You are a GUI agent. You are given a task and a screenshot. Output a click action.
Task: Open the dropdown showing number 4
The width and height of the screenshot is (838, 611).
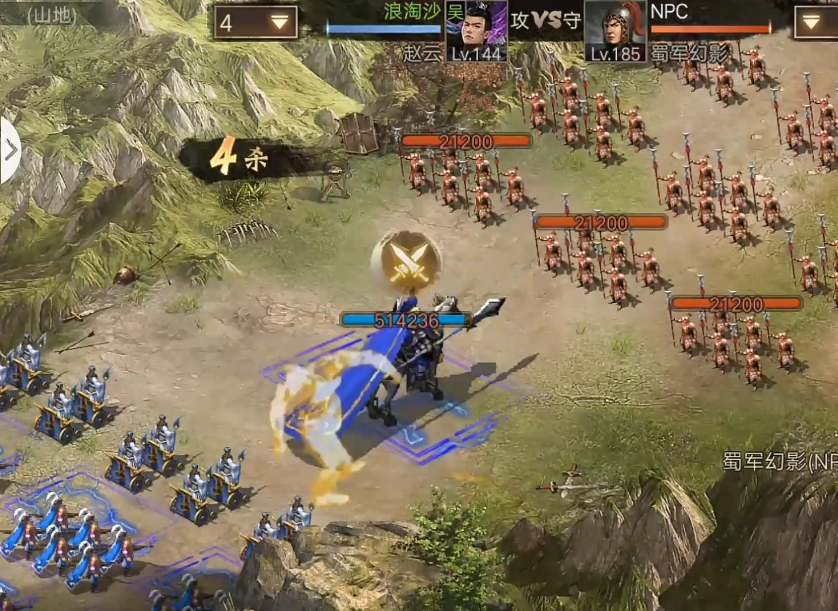point(255,22)
